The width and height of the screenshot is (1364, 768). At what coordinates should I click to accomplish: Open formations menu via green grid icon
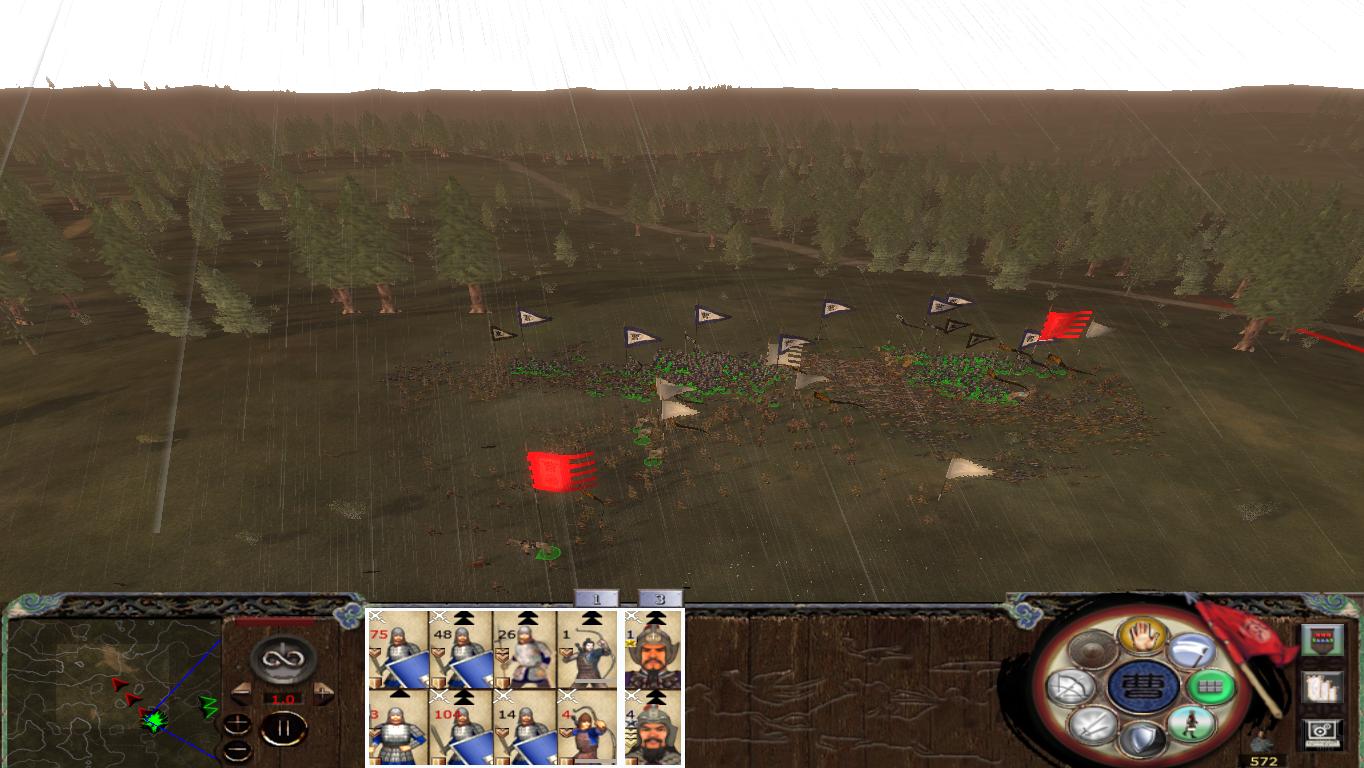(1212, 688)
